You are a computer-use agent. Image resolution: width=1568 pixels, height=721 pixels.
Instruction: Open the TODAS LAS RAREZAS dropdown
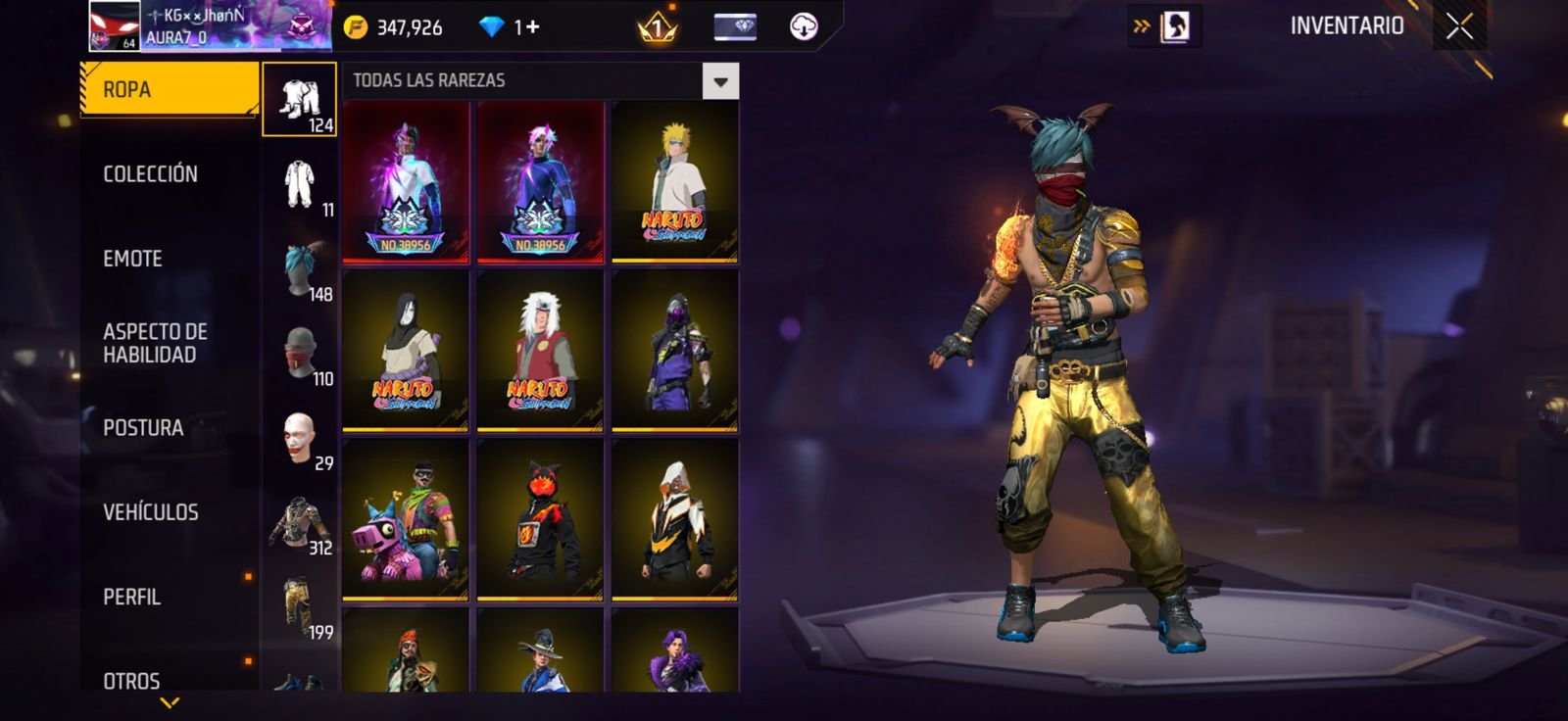pos(720,81)
